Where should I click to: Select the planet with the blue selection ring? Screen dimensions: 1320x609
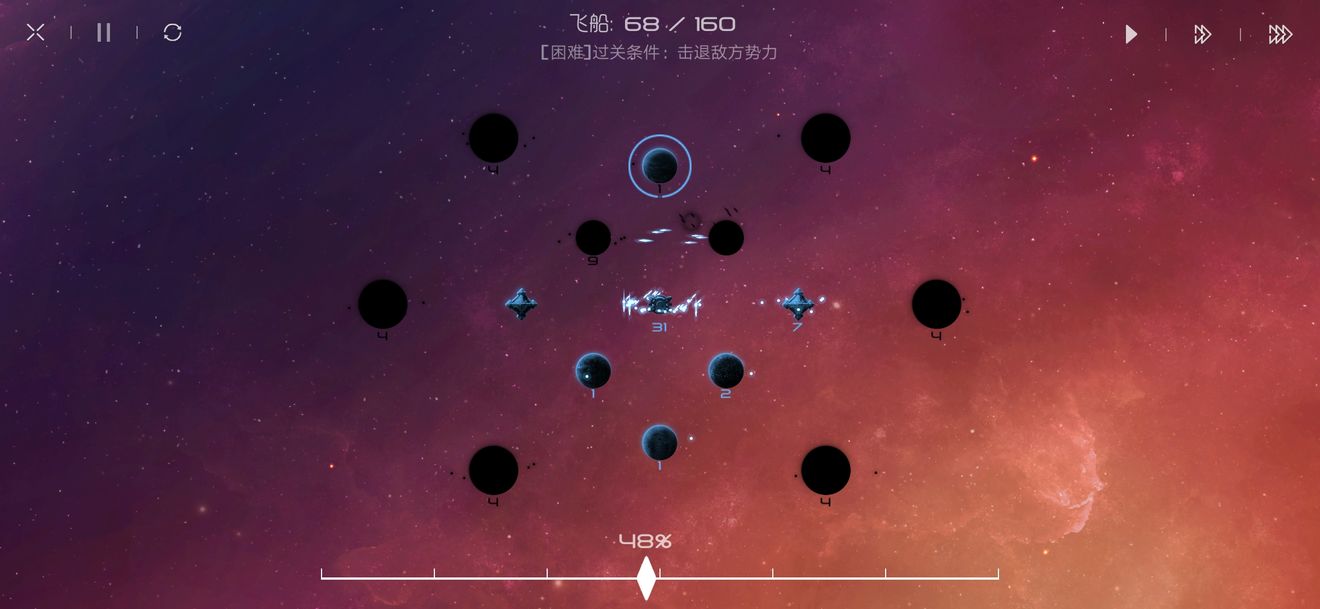(x=660, y=166)
